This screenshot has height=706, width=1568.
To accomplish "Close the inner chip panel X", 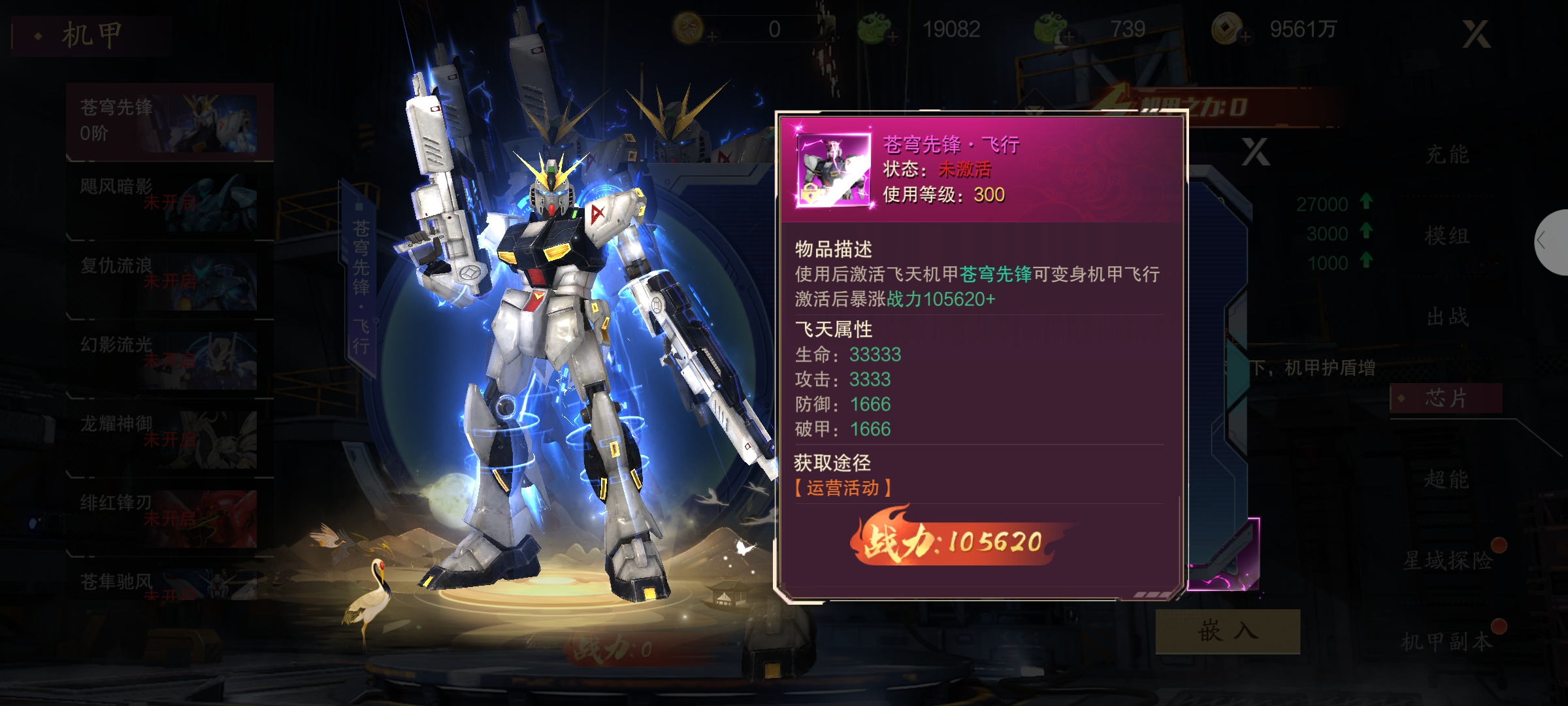I will (1255, 152).
